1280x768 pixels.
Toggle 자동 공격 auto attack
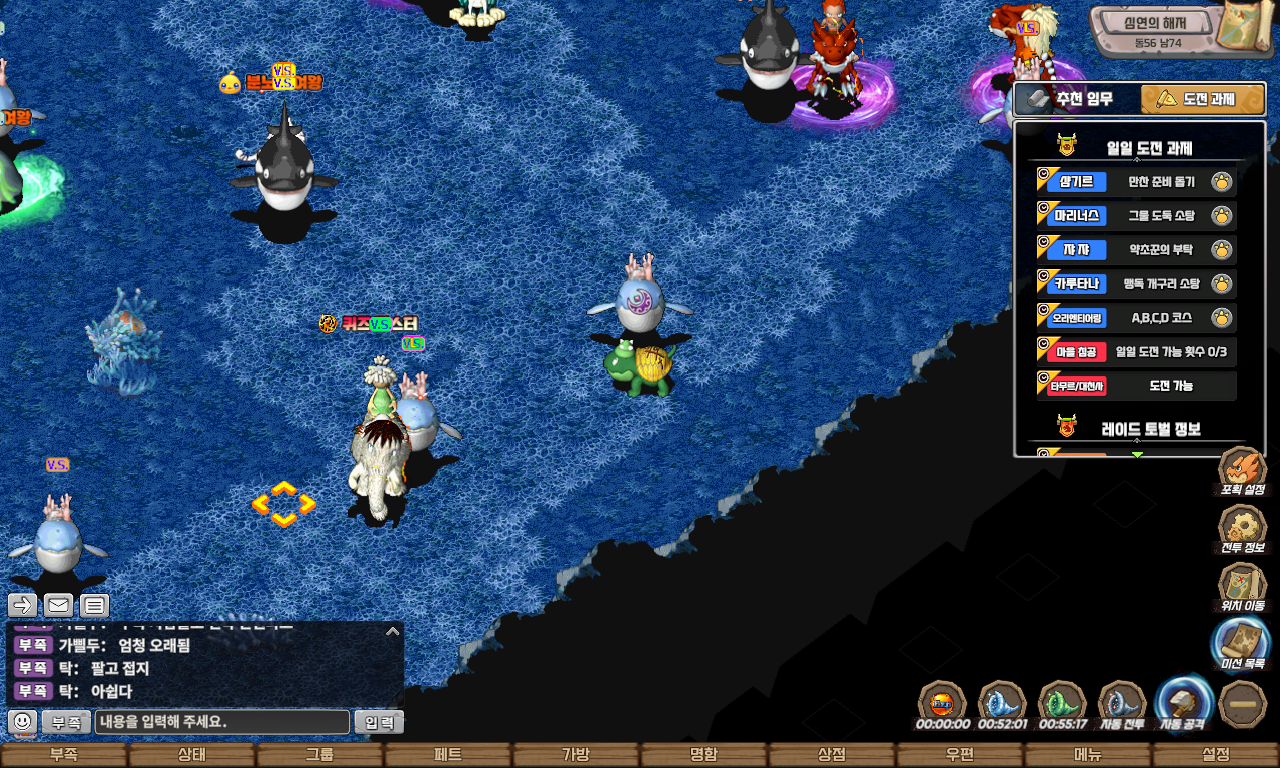[1184, 703]
